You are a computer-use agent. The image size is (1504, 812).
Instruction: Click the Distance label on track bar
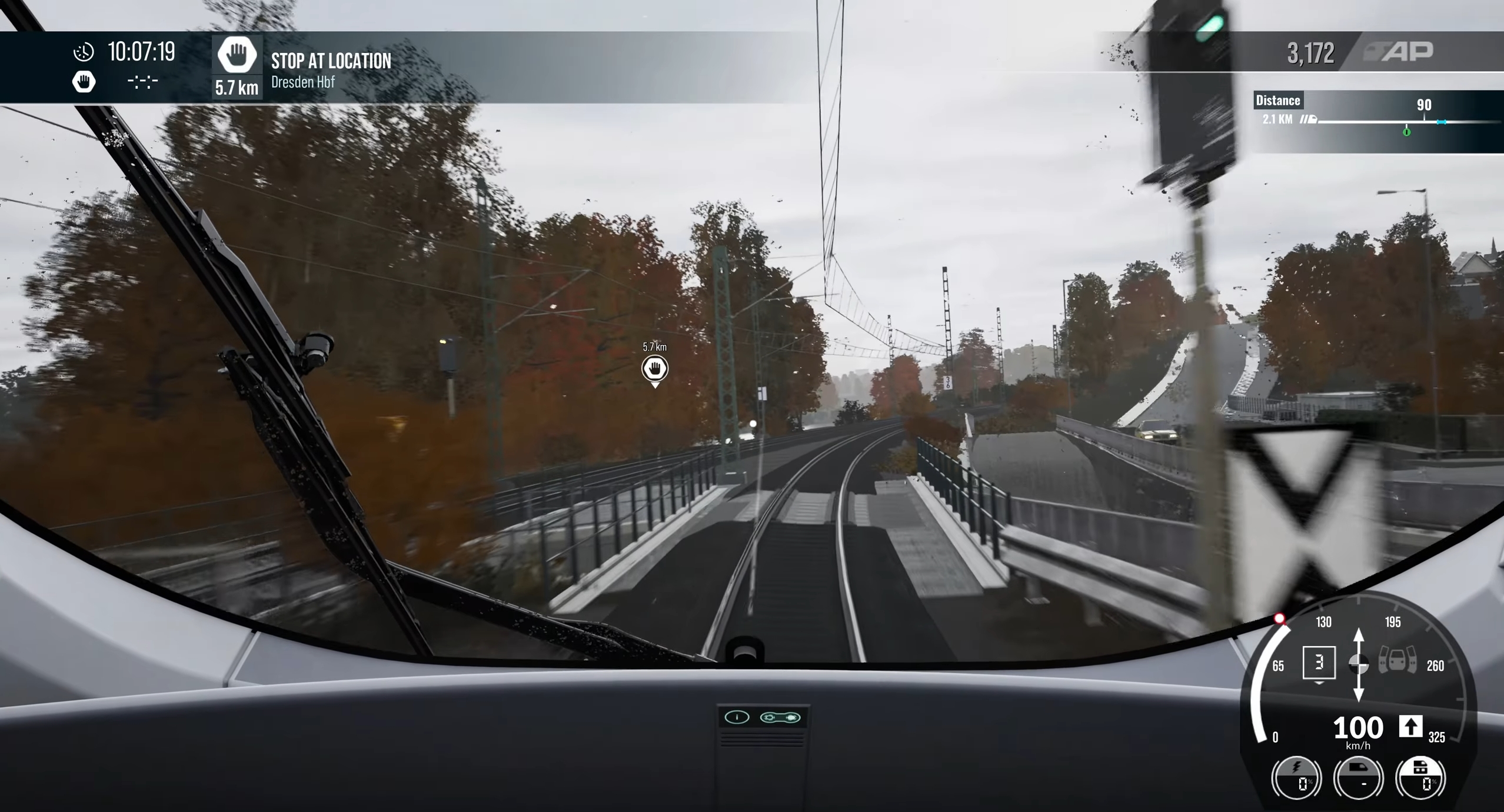pyautogui.click(x=1277, y=101)
